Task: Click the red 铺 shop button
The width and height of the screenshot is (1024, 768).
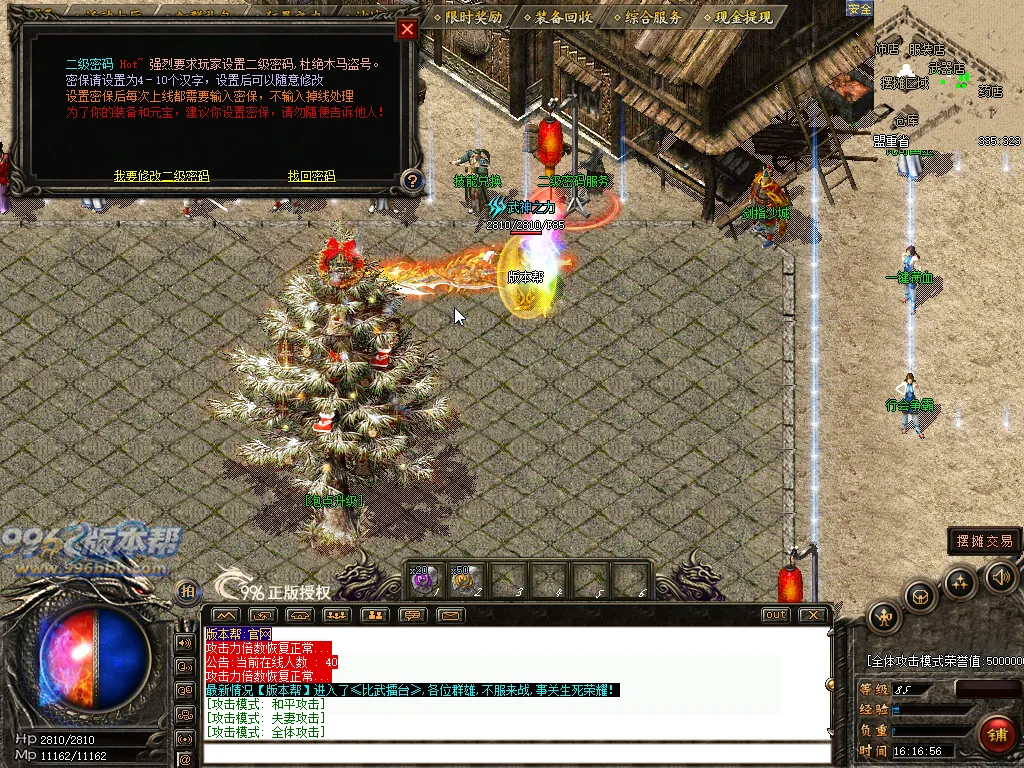Action: coord(995,734)
